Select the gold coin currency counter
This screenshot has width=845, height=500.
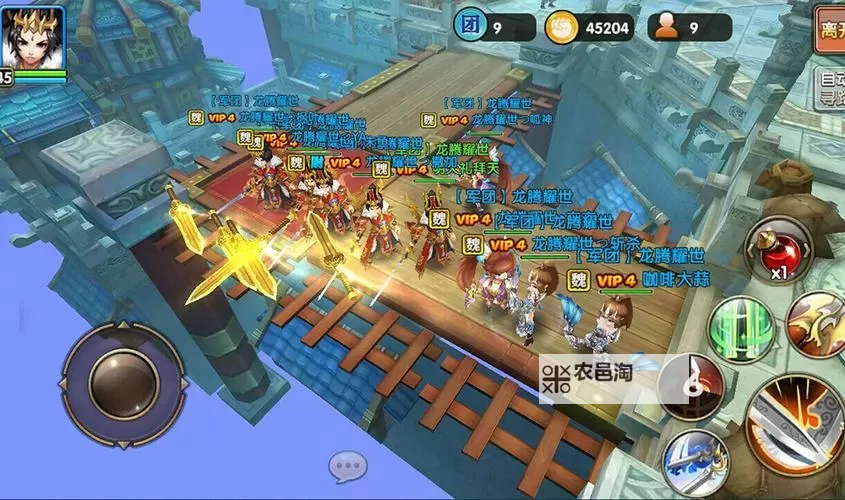(589, 28)
